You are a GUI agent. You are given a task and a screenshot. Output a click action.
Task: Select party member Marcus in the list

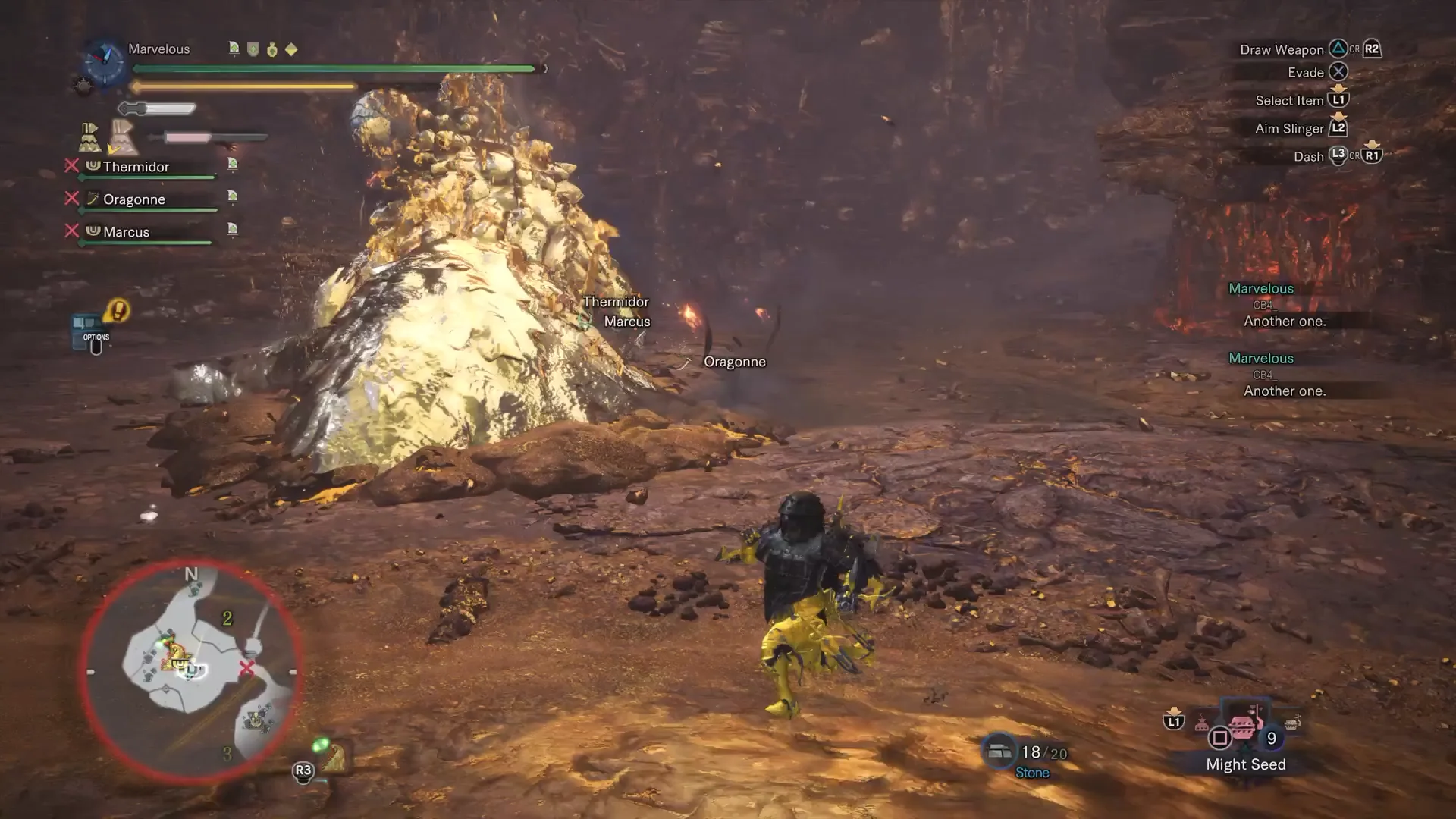click(x=126, y=232)
